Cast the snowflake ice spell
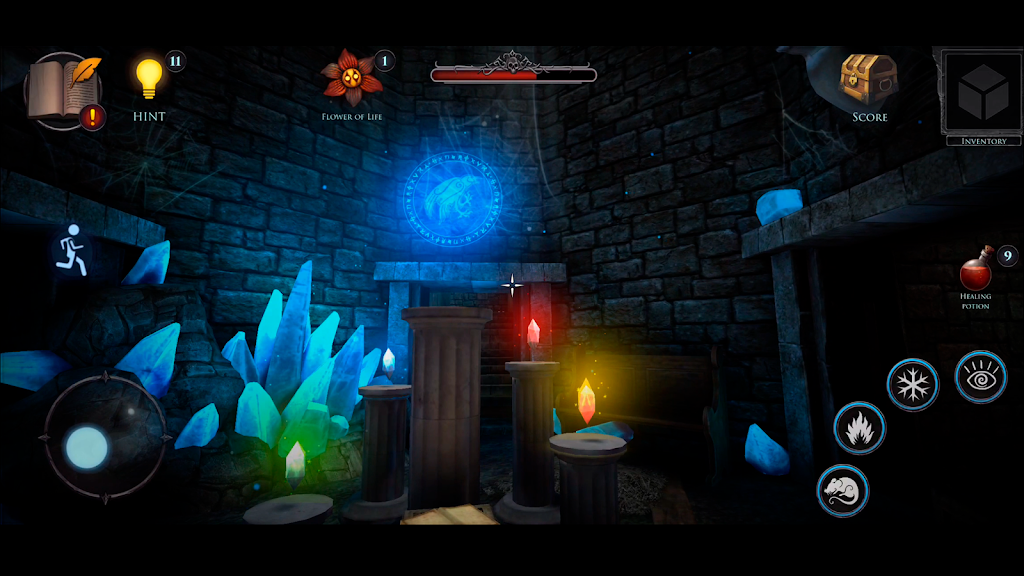Screen dimensions: 1024x576 coord(912,384)
